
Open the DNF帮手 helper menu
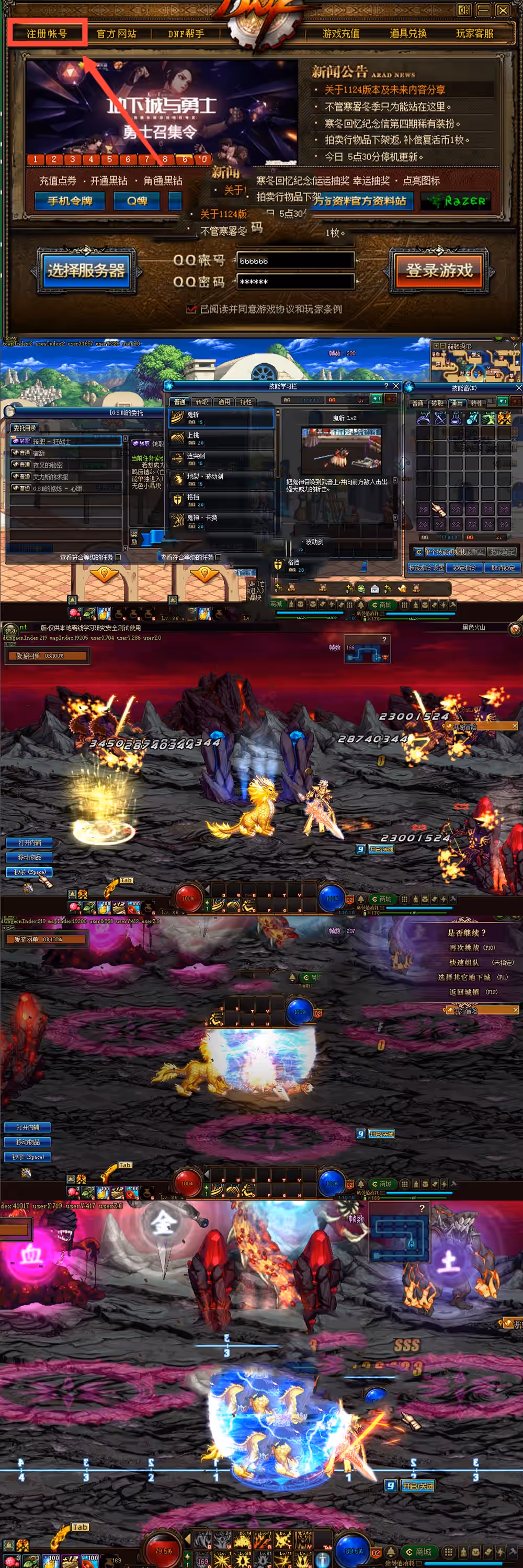(x=186, y=33)
